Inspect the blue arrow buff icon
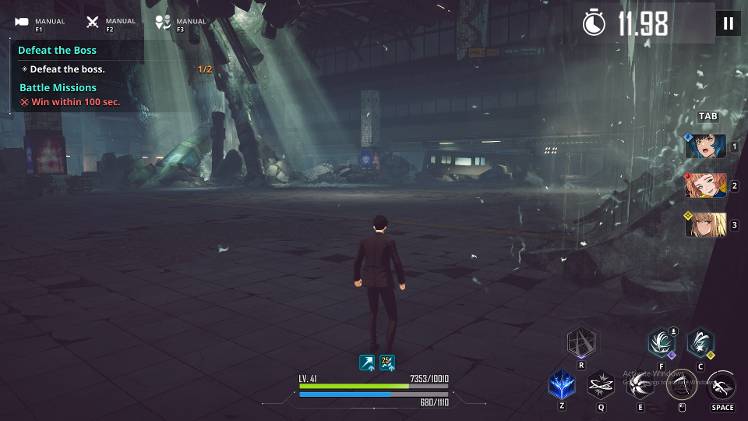Image resolution: width=748 pixels, height=421 pixels. 367,362
